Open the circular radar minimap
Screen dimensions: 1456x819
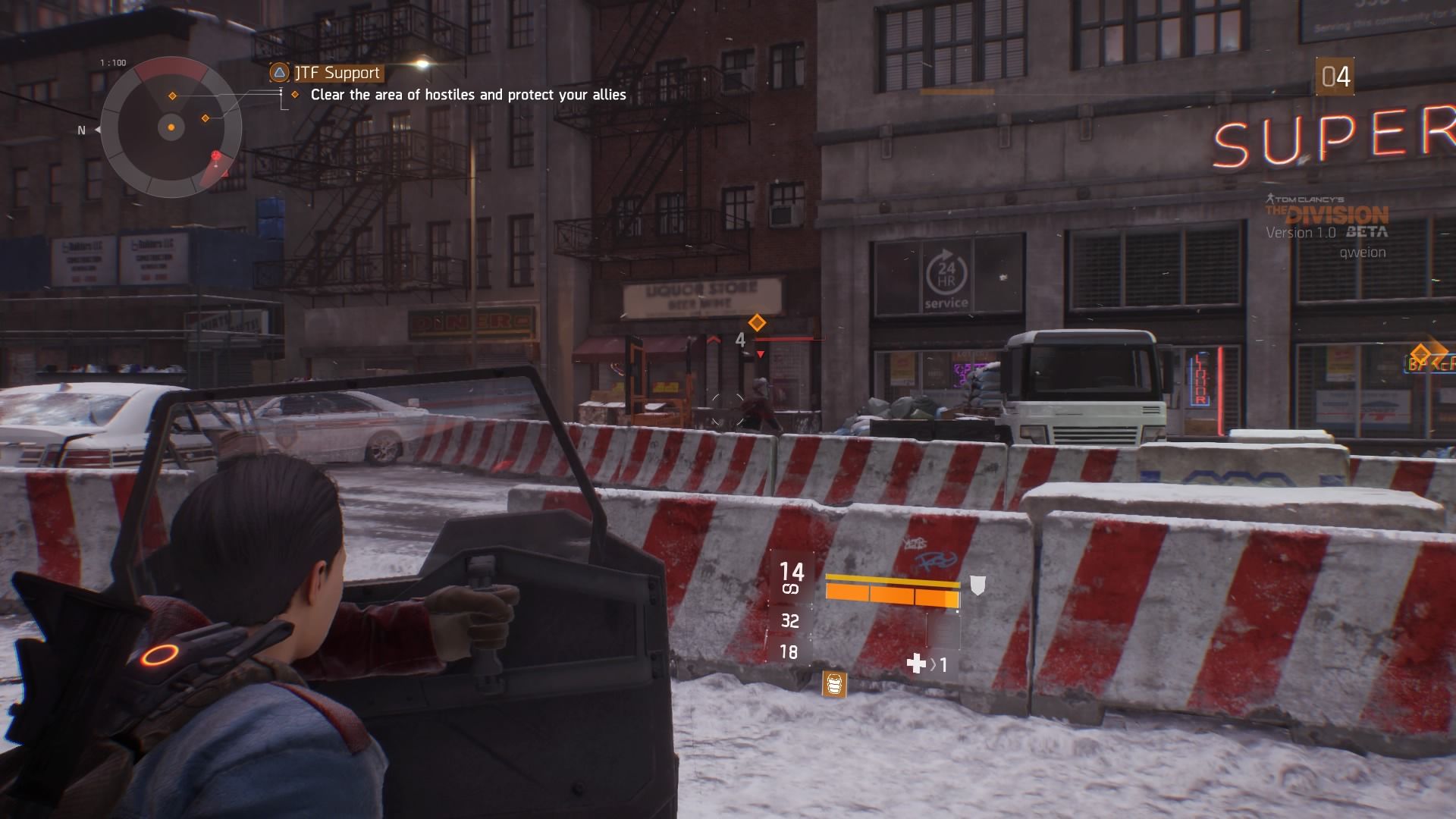(171, 127)
